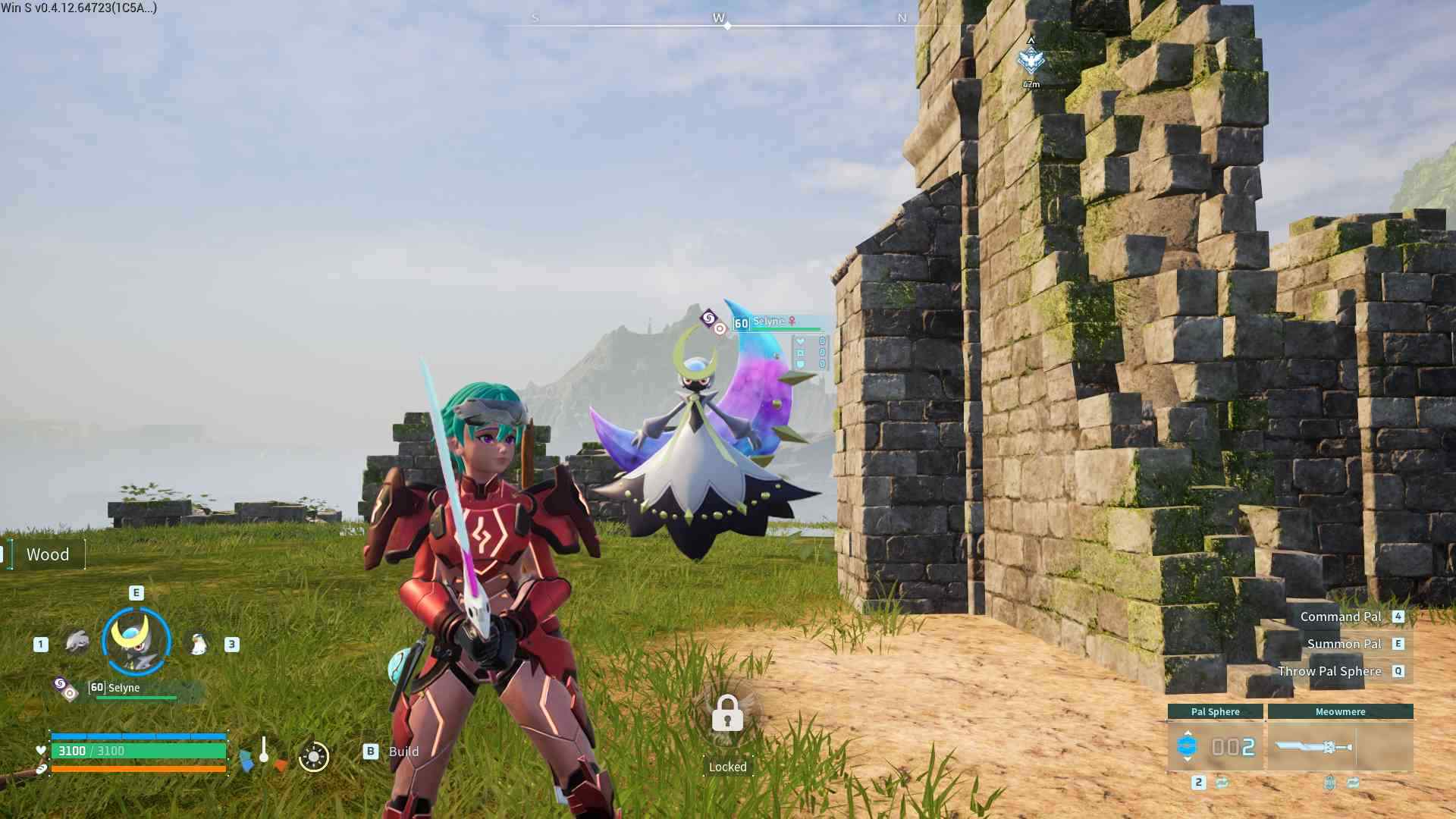Screen dimensions: 1456x819
Task: Click the thermometer temperature gauge
Action: tap(263, 751)
